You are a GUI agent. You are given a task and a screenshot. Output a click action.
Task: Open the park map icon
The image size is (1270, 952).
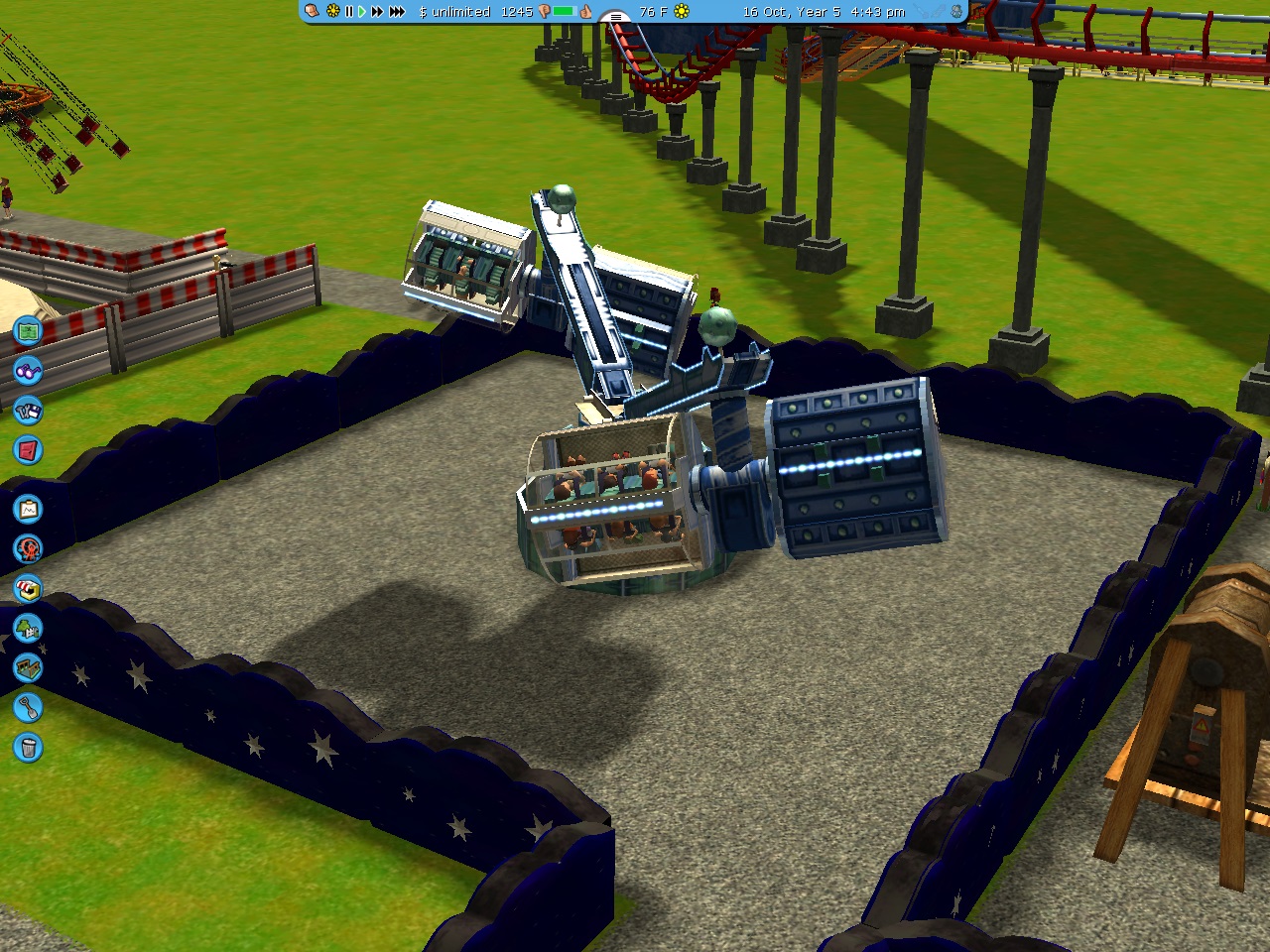[x=28, y=331]
